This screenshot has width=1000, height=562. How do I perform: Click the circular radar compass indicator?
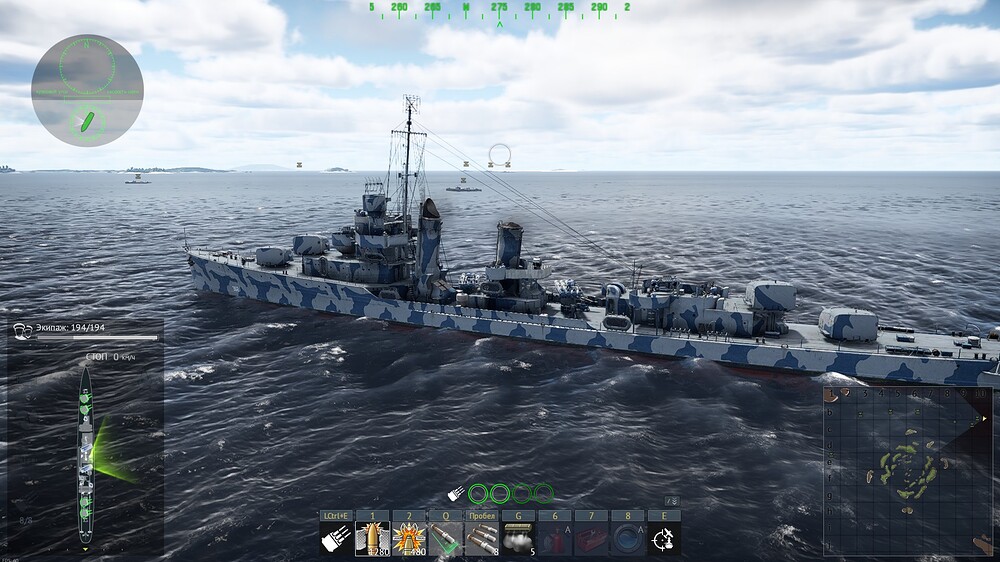coord(87,90)
